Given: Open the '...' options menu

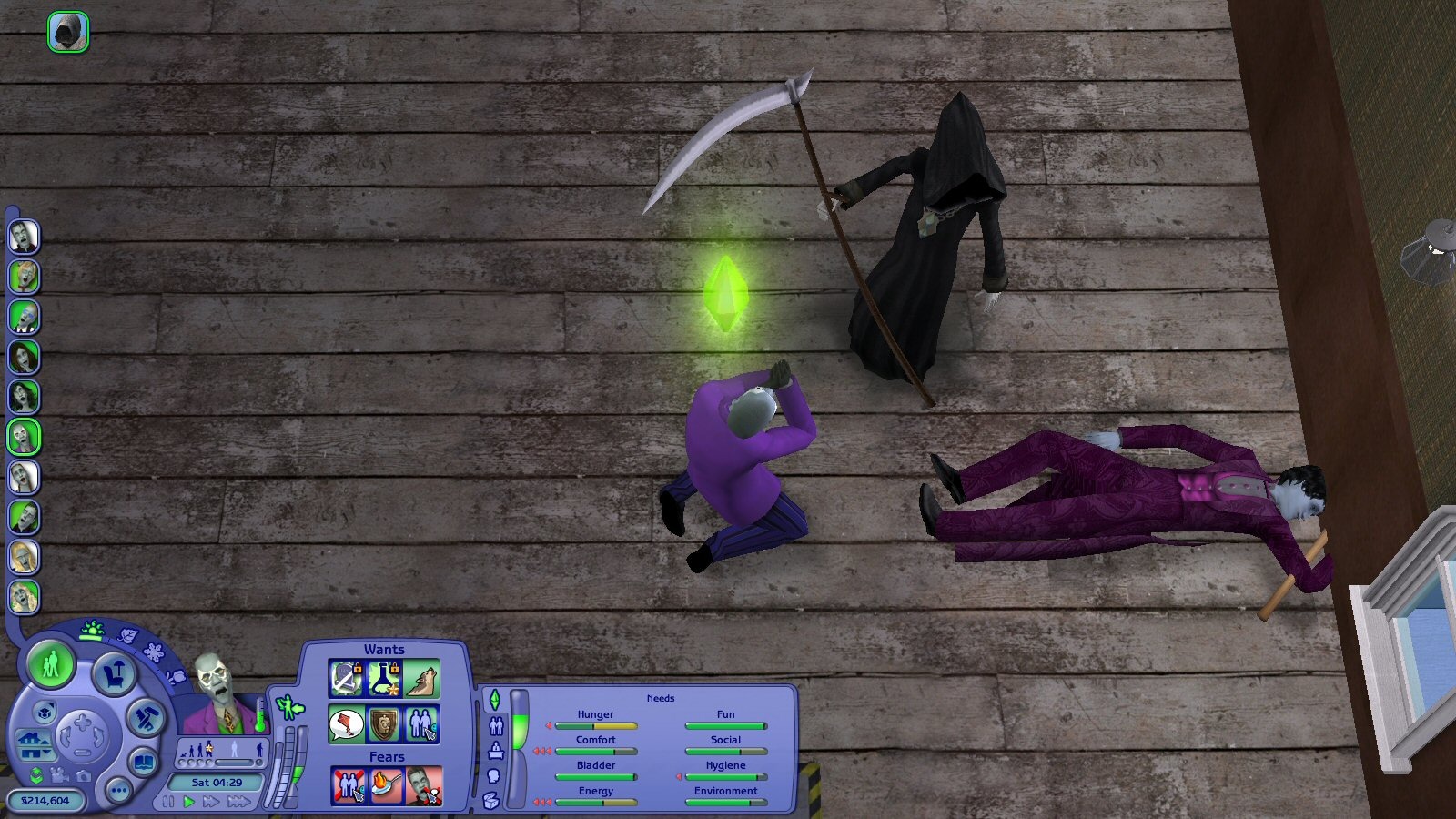Looking at the screenshot, I should pos(120,791).
